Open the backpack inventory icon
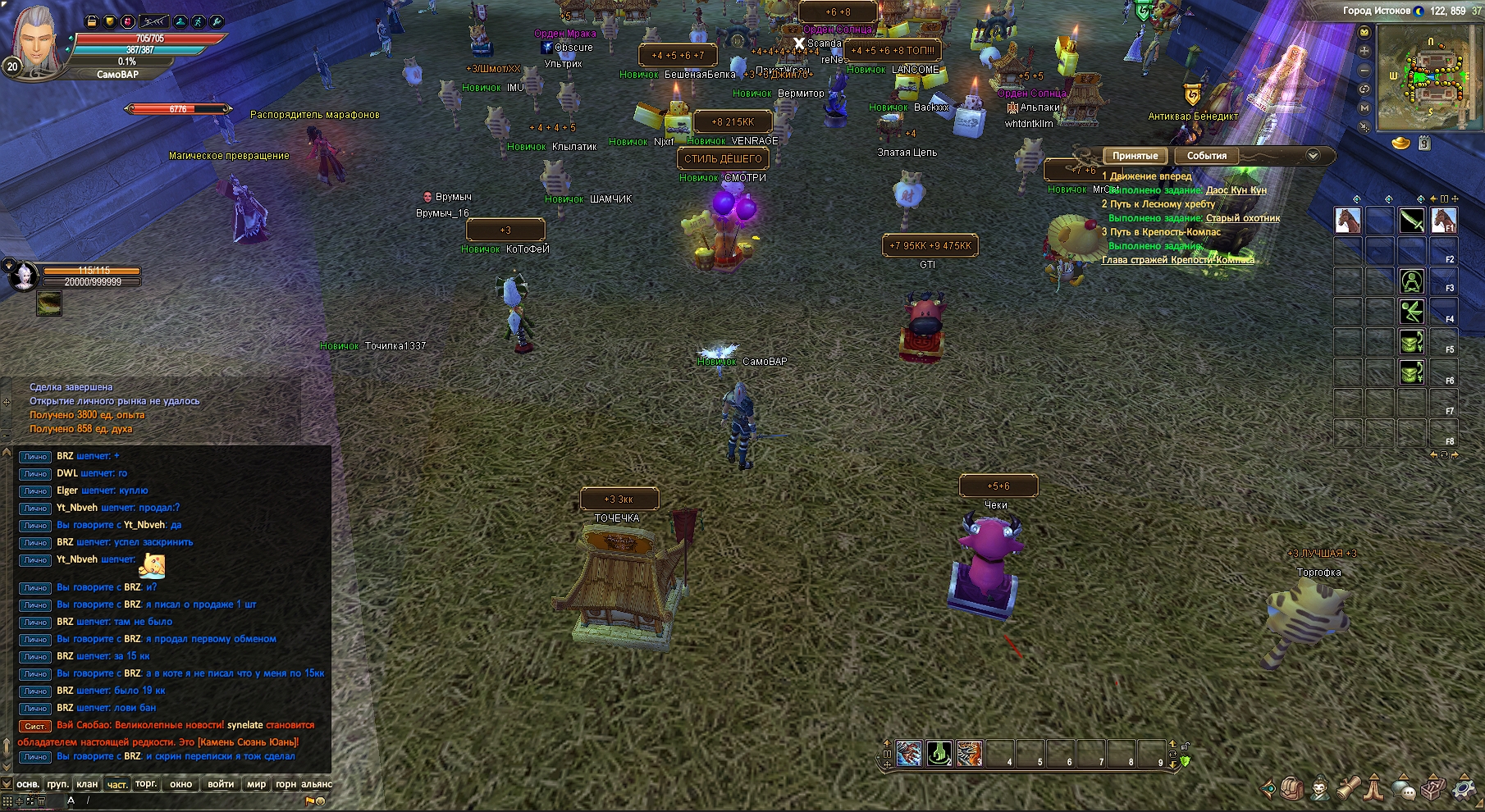The image size is (1485, 812). [x=1292, y=789]
